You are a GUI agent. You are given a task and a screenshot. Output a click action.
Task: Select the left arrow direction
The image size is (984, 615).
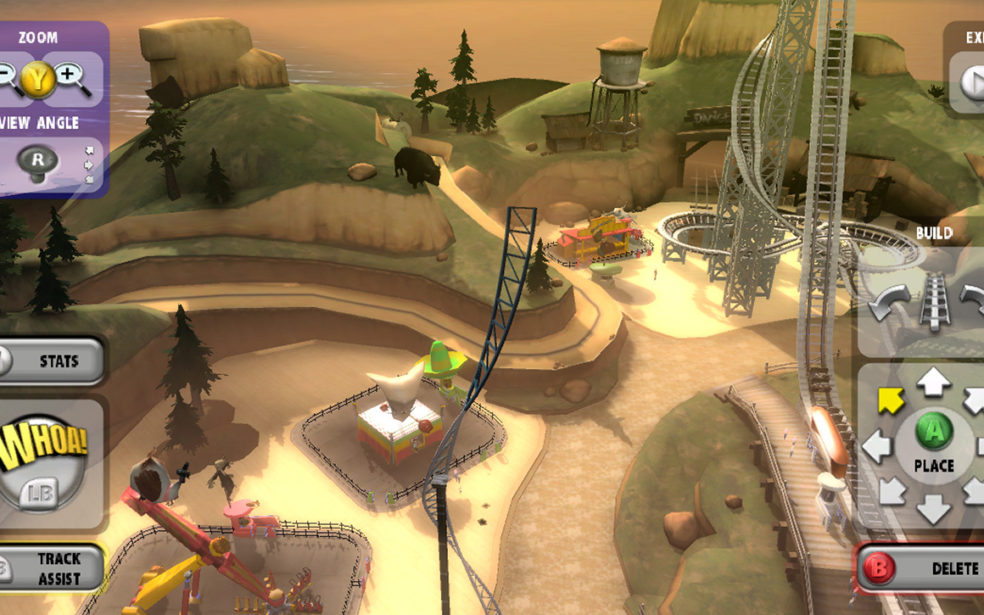pyautogui.click(x=876, y=444)
